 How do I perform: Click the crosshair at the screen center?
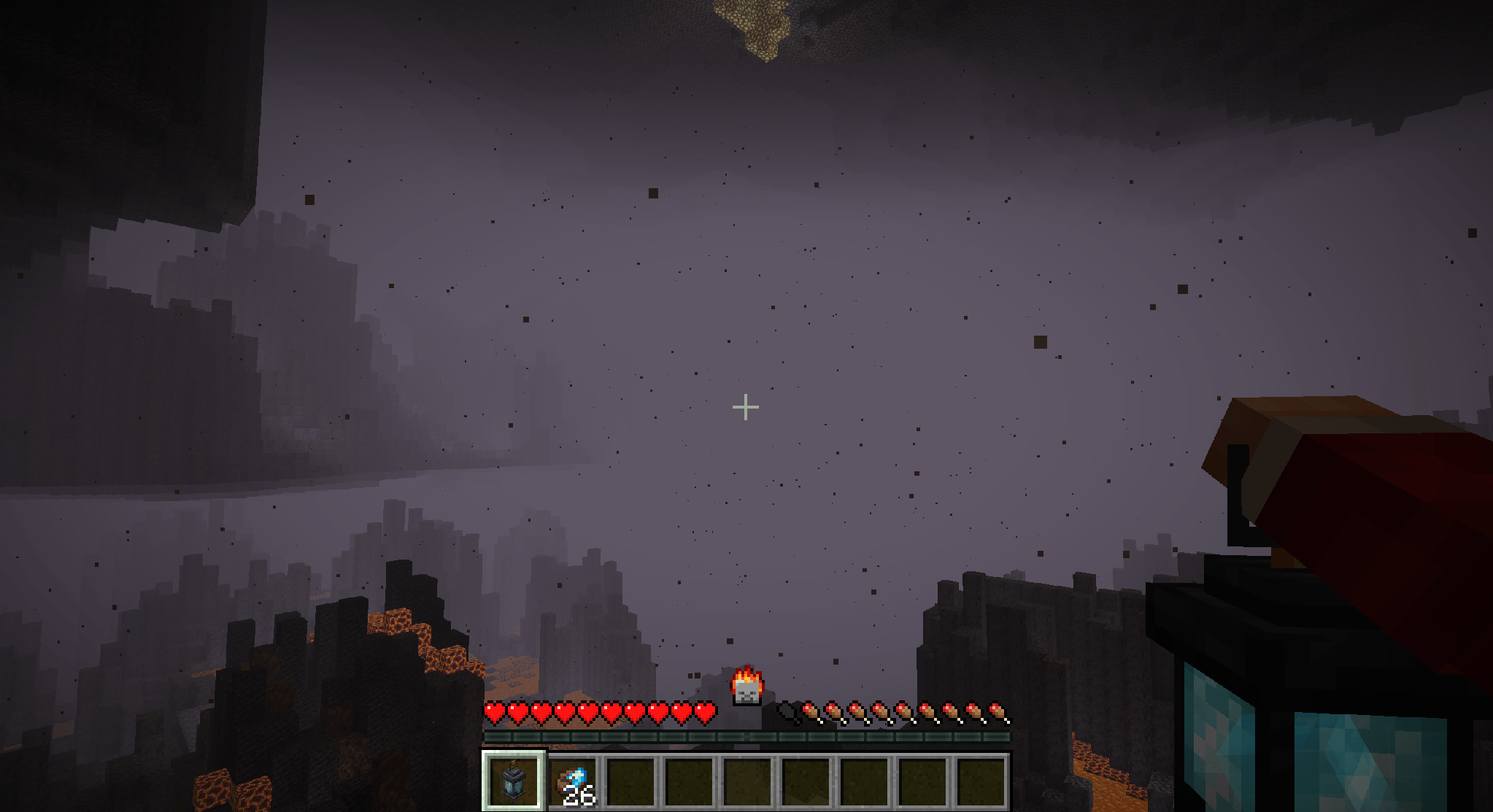pyautogui.click(x=746, y=406)
